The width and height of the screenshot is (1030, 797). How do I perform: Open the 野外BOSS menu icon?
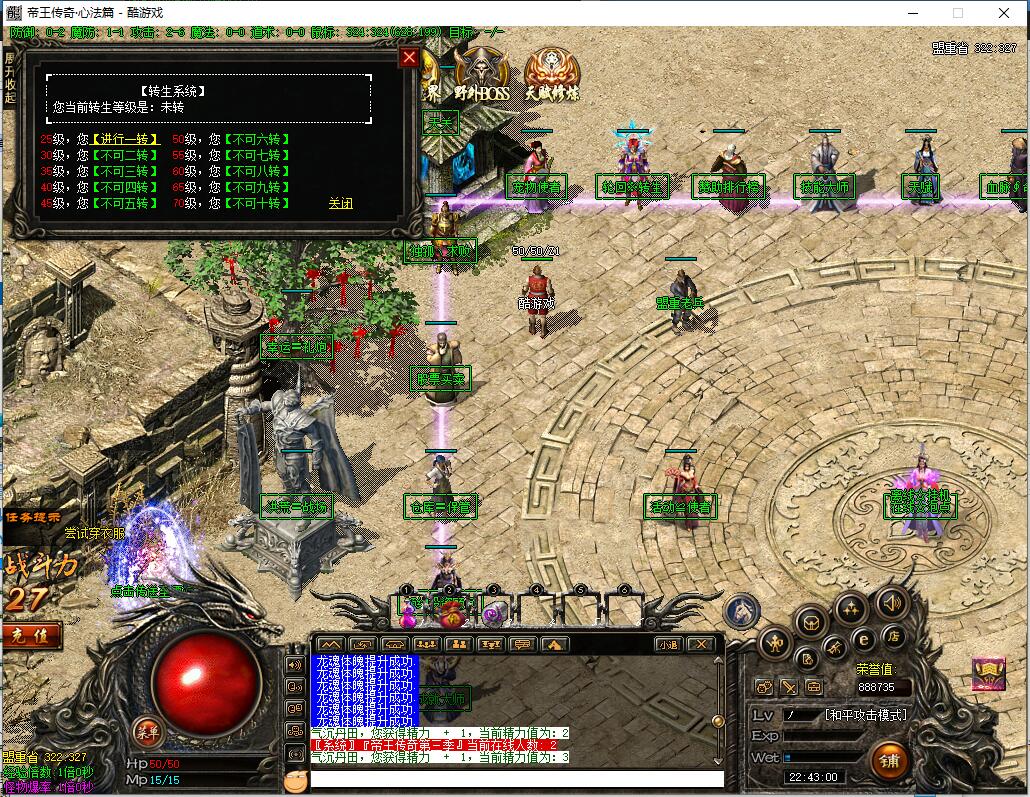click(x=481, y=76)
